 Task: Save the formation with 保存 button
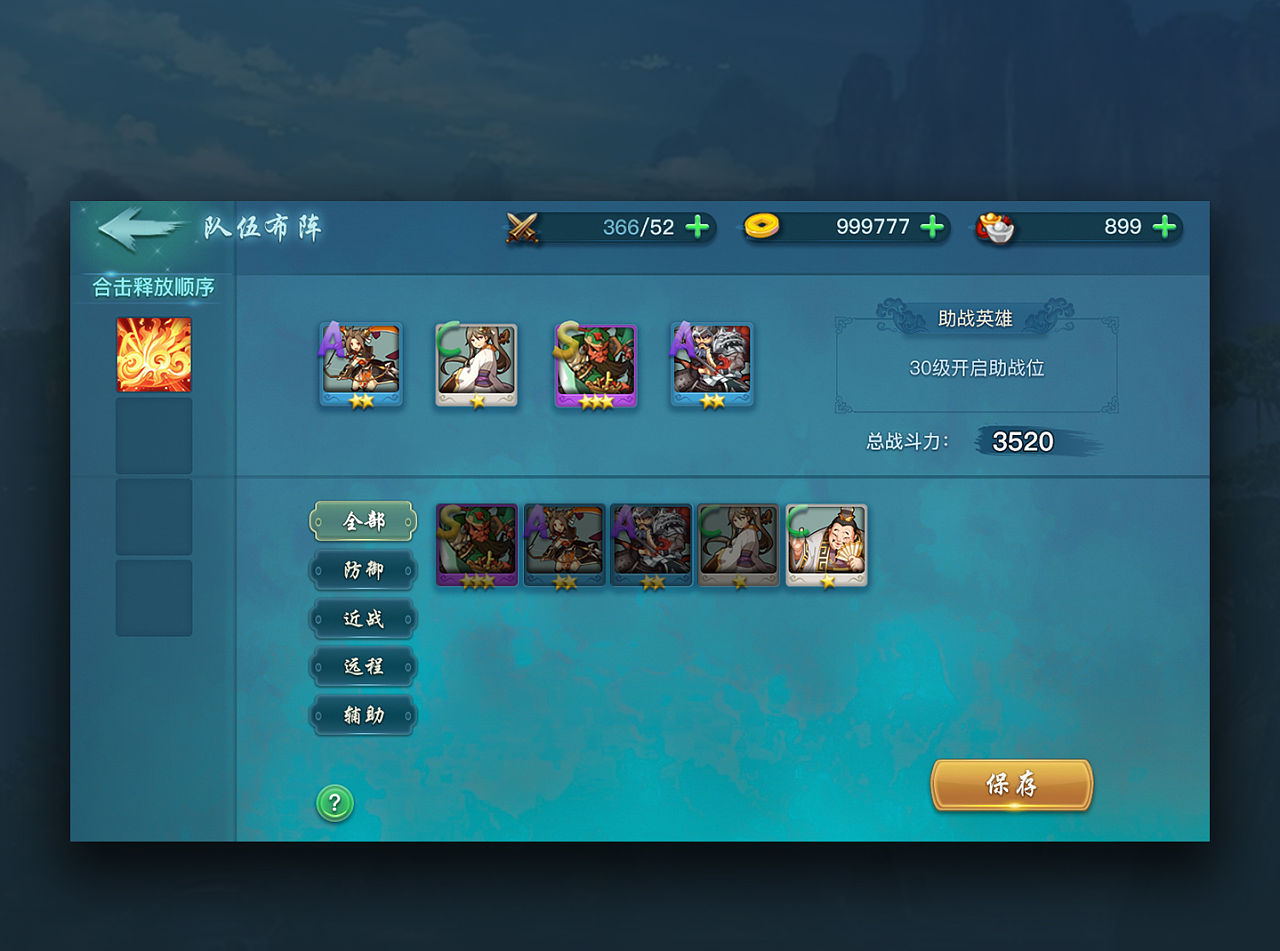click(x=1011, y=785)
